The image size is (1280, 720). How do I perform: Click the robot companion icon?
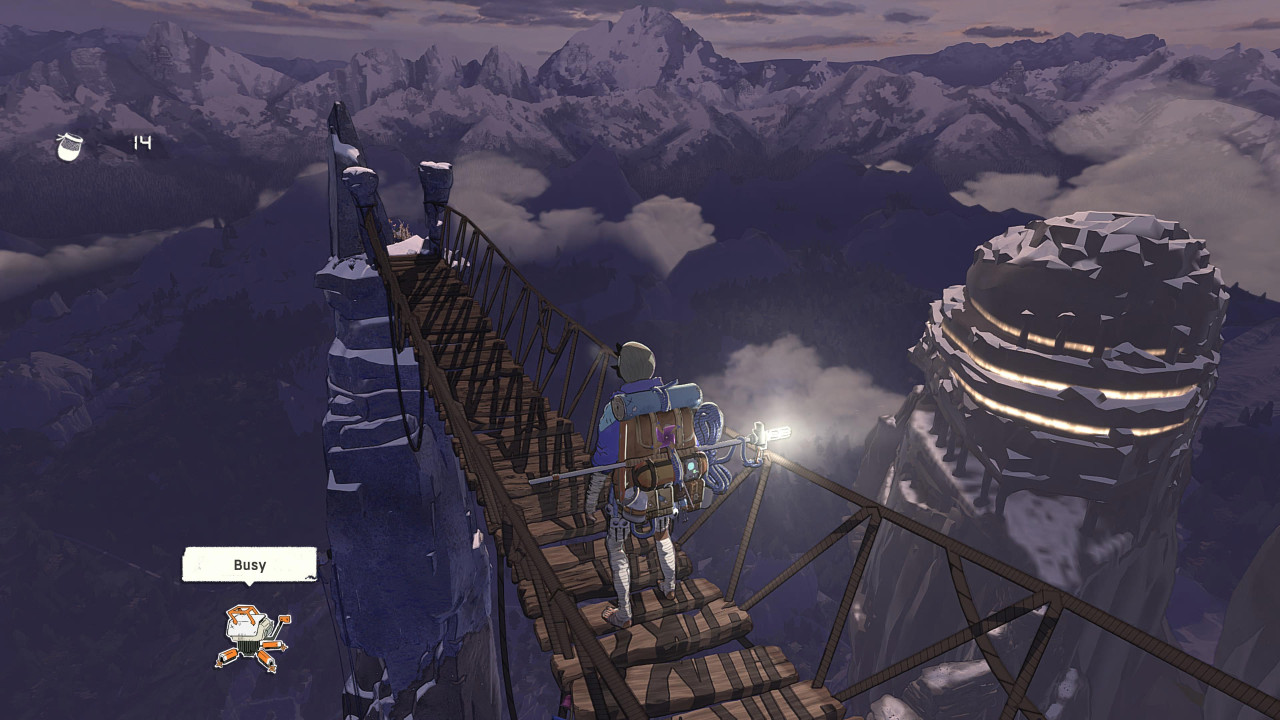click(252, 636)
